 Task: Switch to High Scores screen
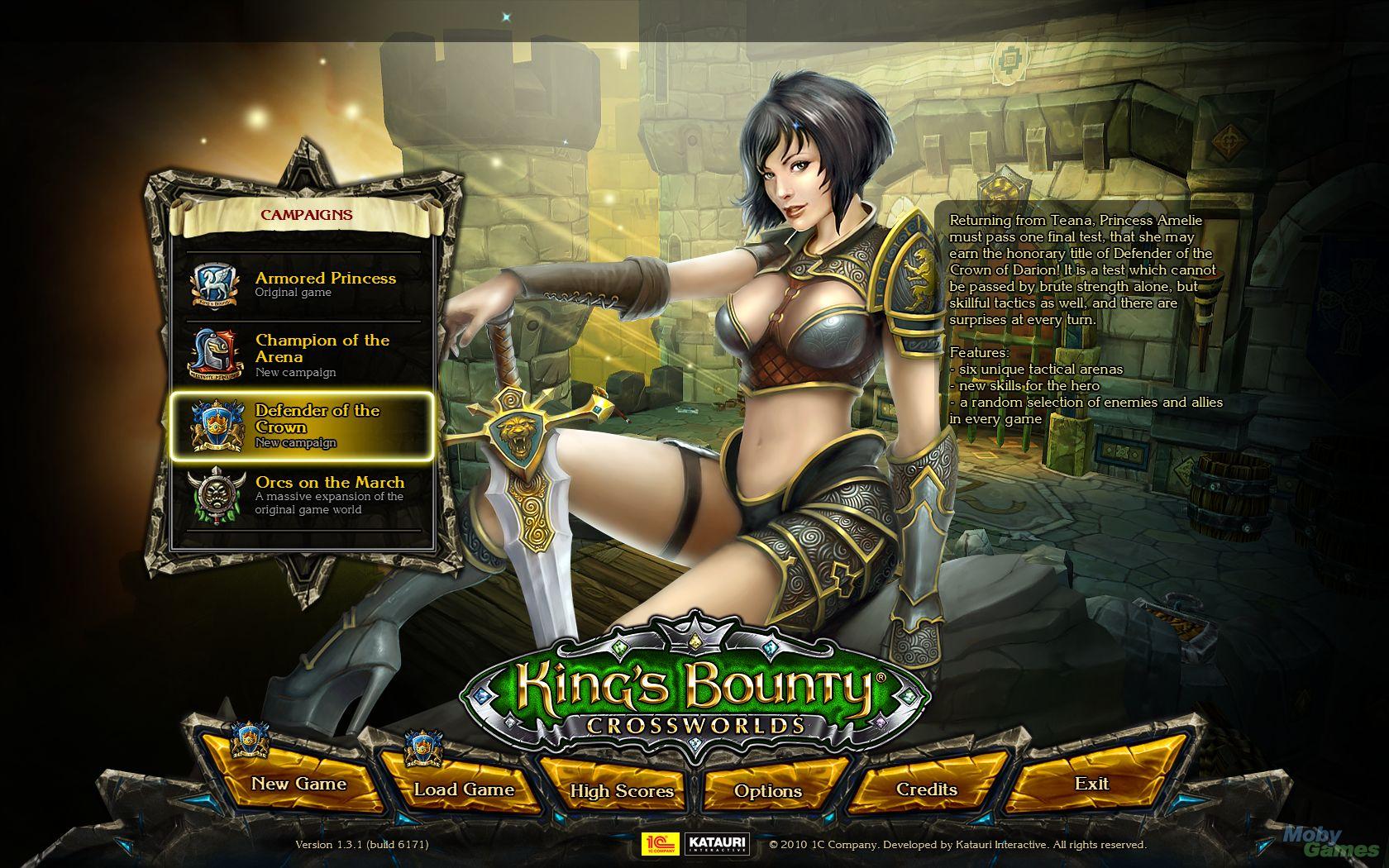pos(623,792)
